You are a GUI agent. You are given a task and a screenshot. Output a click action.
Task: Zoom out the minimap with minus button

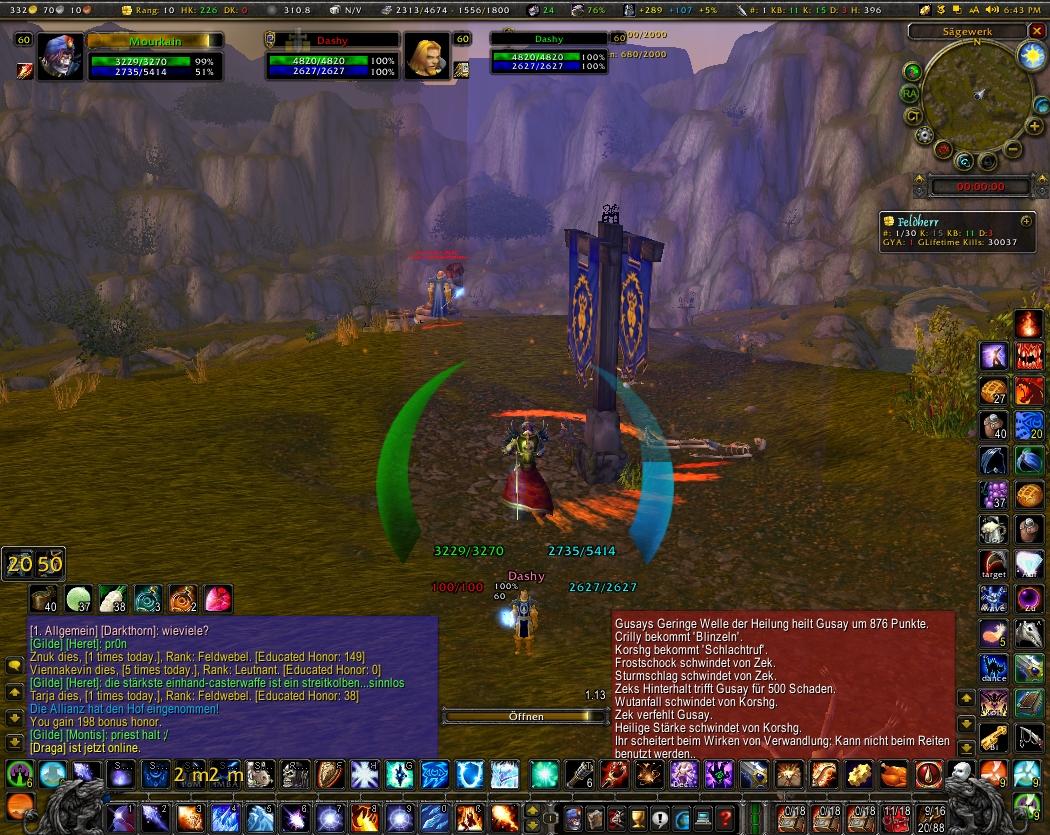tap(1012, 149)
